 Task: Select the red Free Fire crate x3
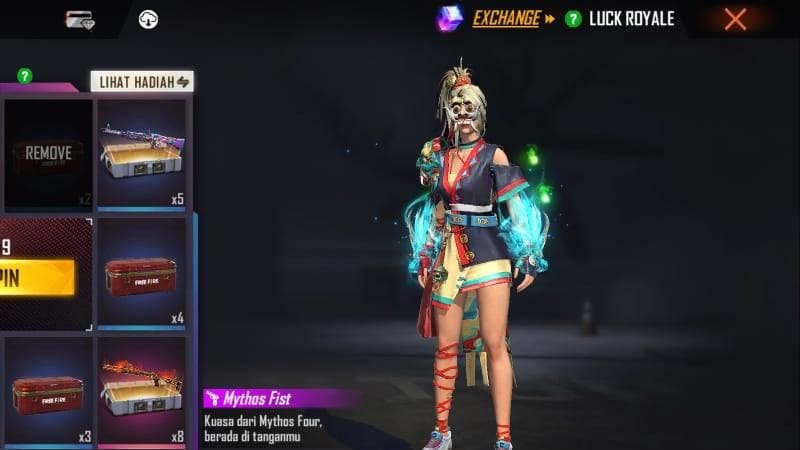coord(47,391)
